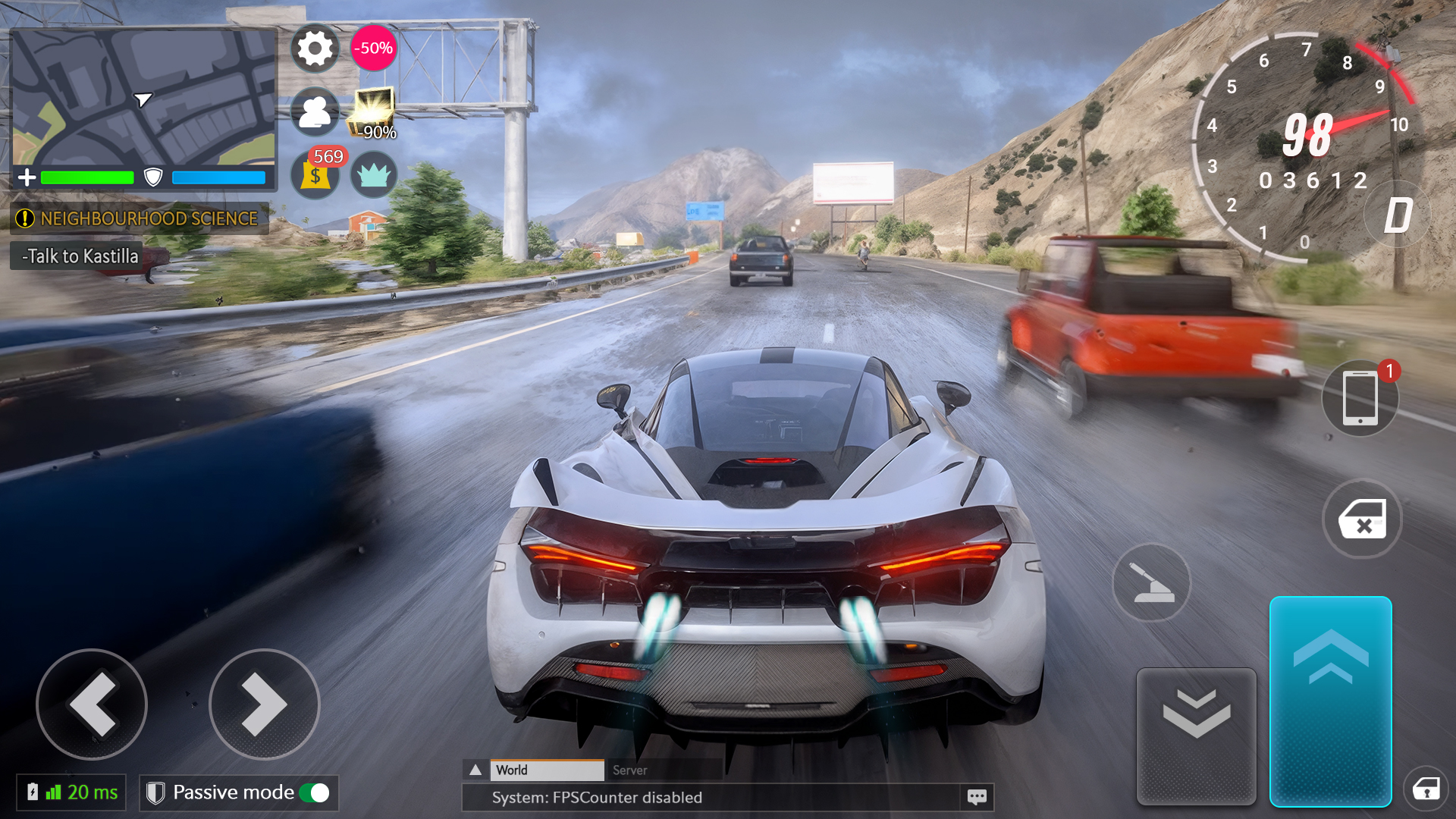Open the crown VIP icon

pyautogui.click(x=373, y=175)
